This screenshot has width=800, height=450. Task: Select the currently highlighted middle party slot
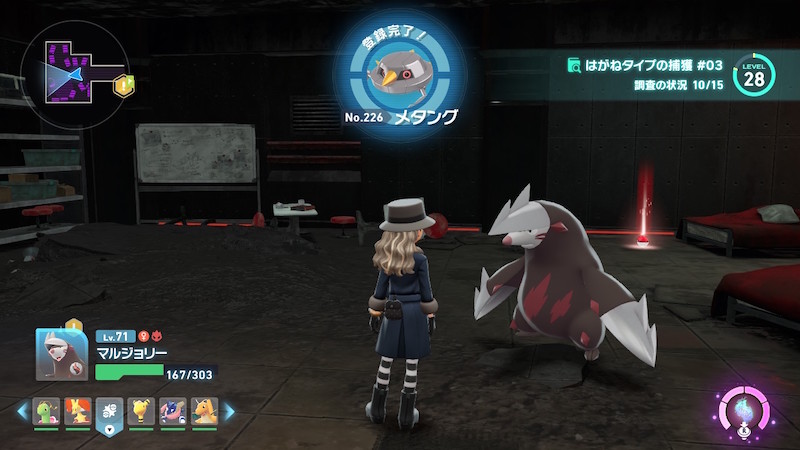(x=110, y=411)
